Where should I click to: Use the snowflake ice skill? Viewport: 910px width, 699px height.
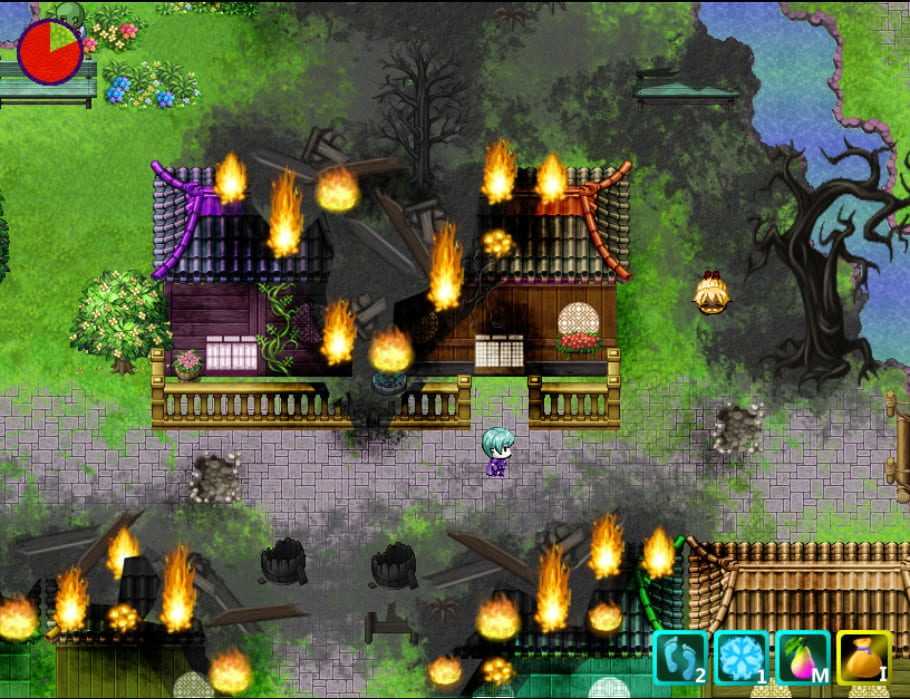[x=741, y=657]
